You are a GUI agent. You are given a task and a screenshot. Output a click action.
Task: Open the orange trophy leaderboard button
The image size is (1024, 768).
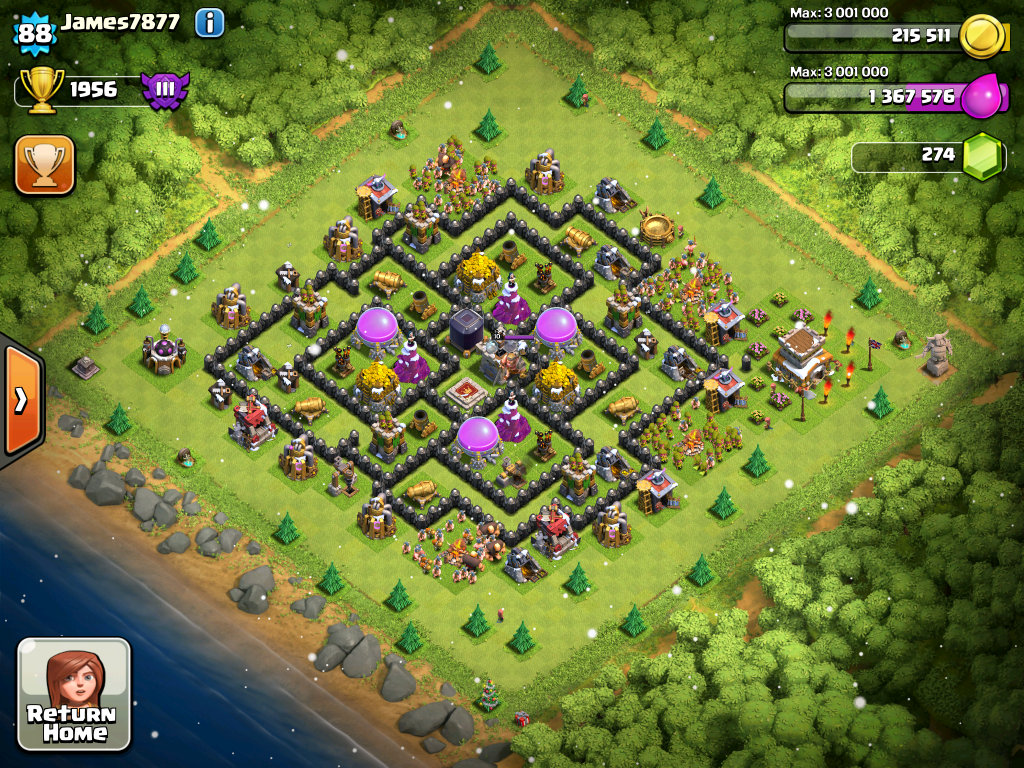coord(44,164)
